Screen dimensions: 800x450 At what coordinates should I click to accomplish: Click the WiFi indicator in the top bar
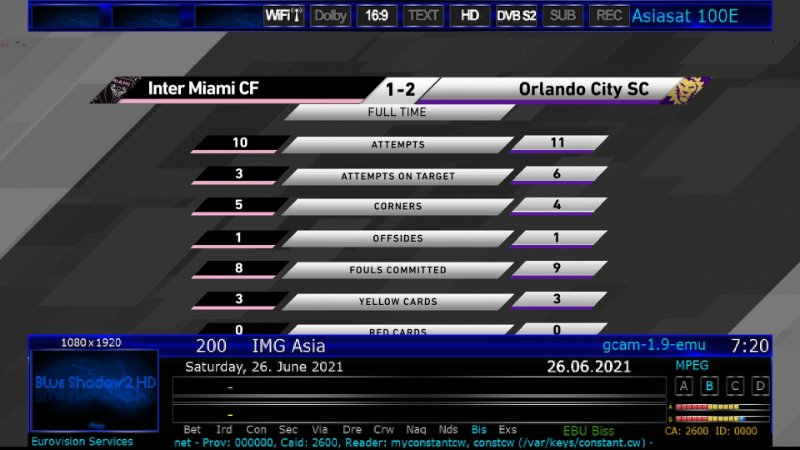(284, 15)
